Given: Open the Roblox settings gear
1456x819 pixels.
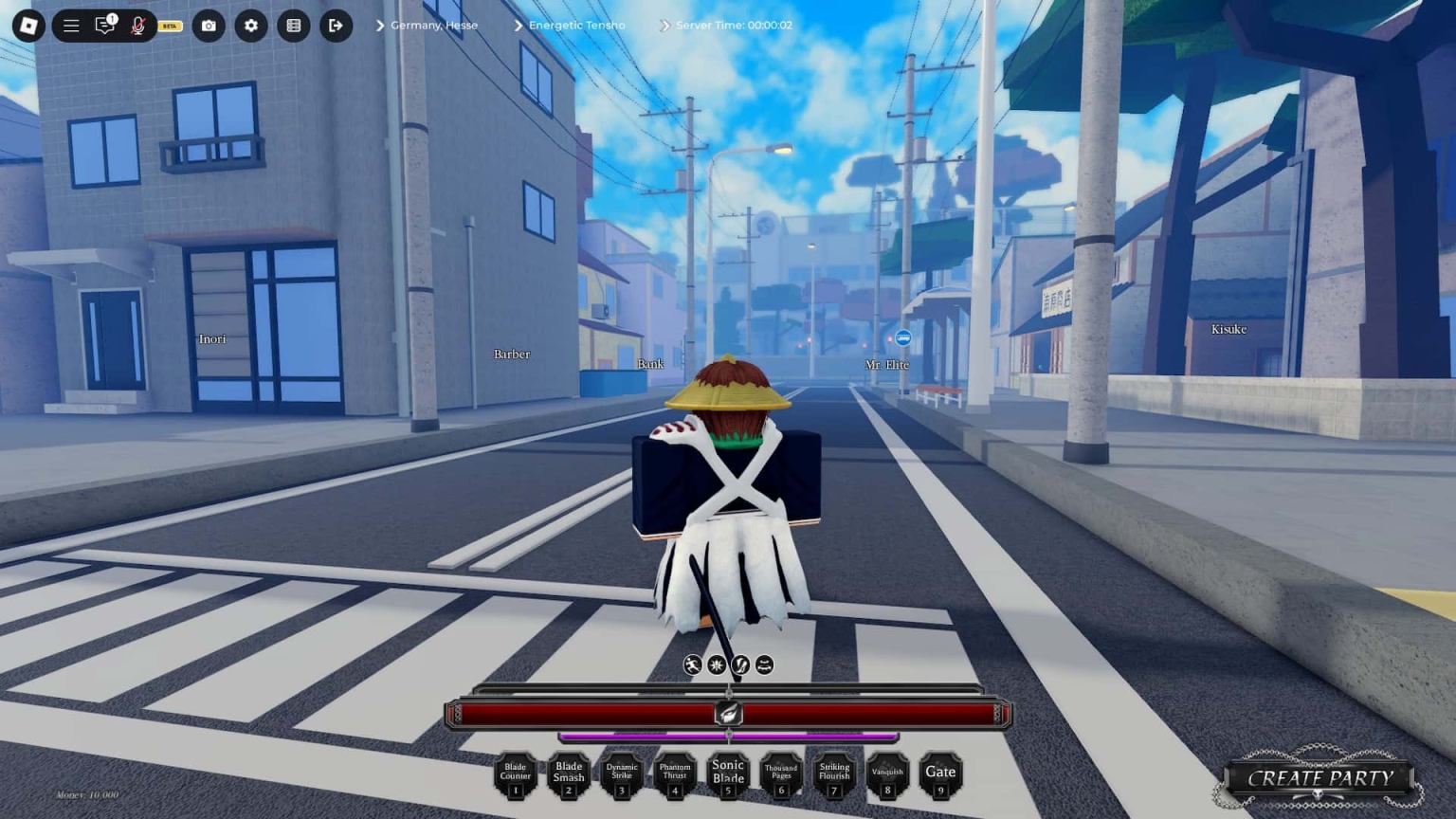Looking at the screenshot, I should tap(250, 26).
